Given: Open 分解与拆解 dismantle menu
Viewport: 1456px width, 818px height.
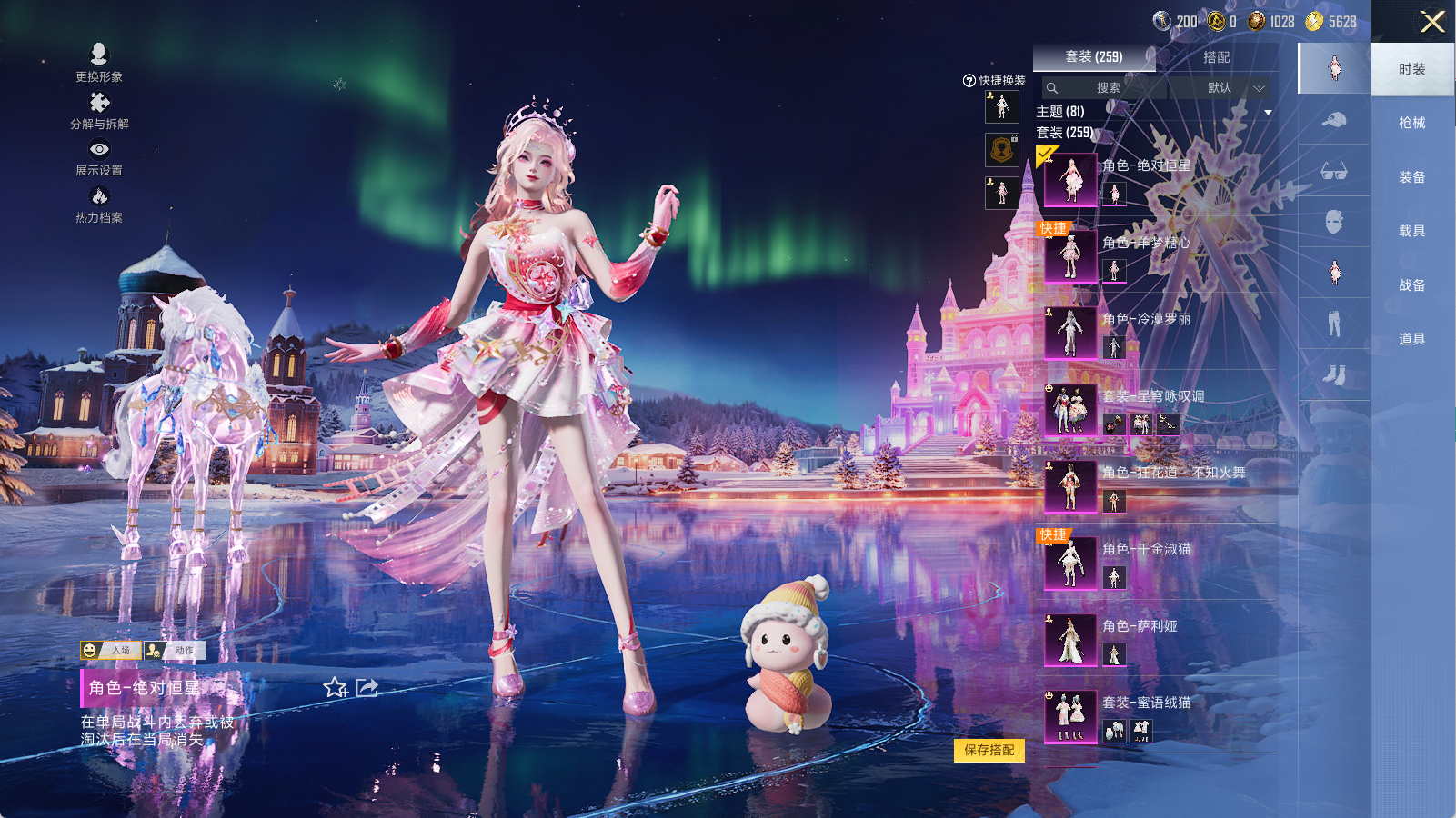Looking at the screenshot, I should pyautogui.click(x=99, y=110).
